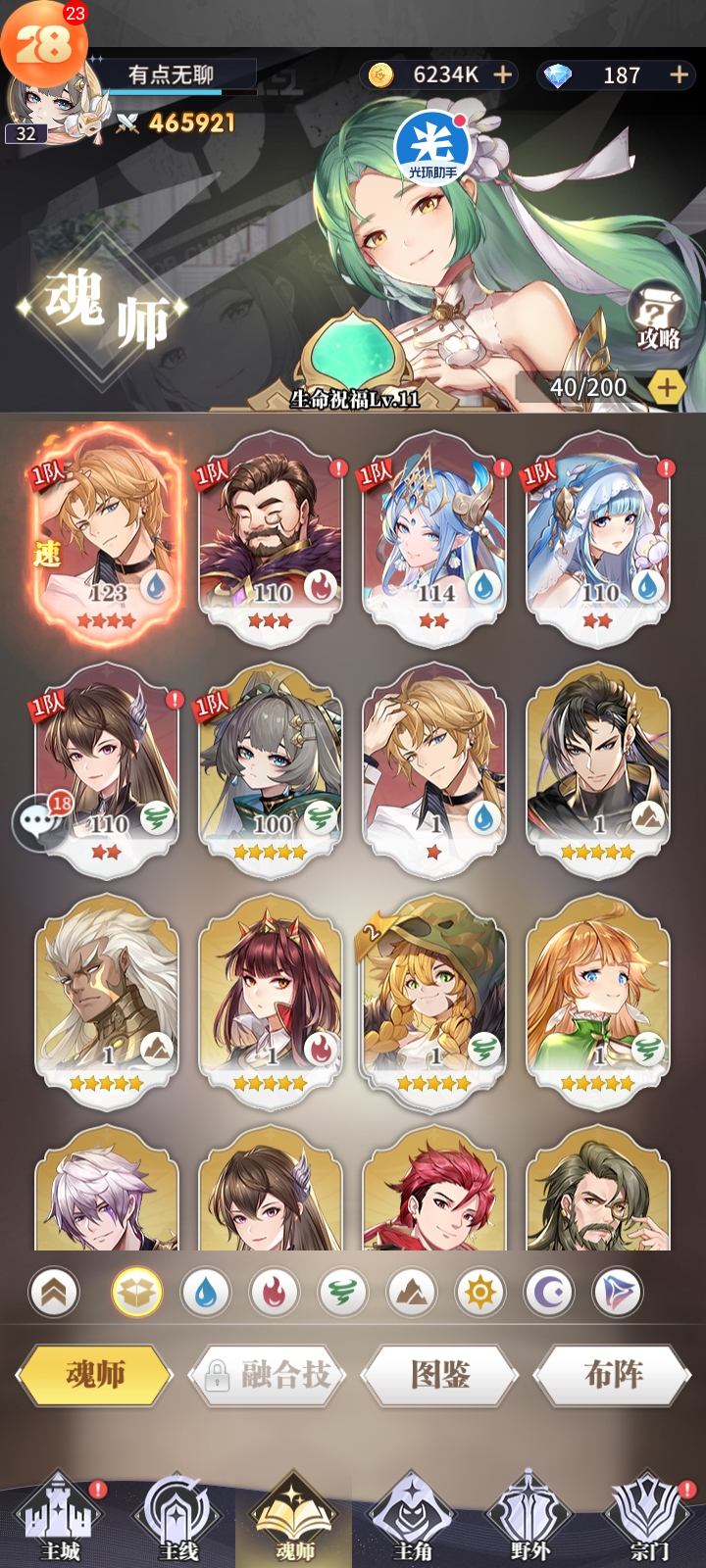Open the 宗门 sect menu
706x1568 pixels.
pyautogui.click(x=648, y=1519)
